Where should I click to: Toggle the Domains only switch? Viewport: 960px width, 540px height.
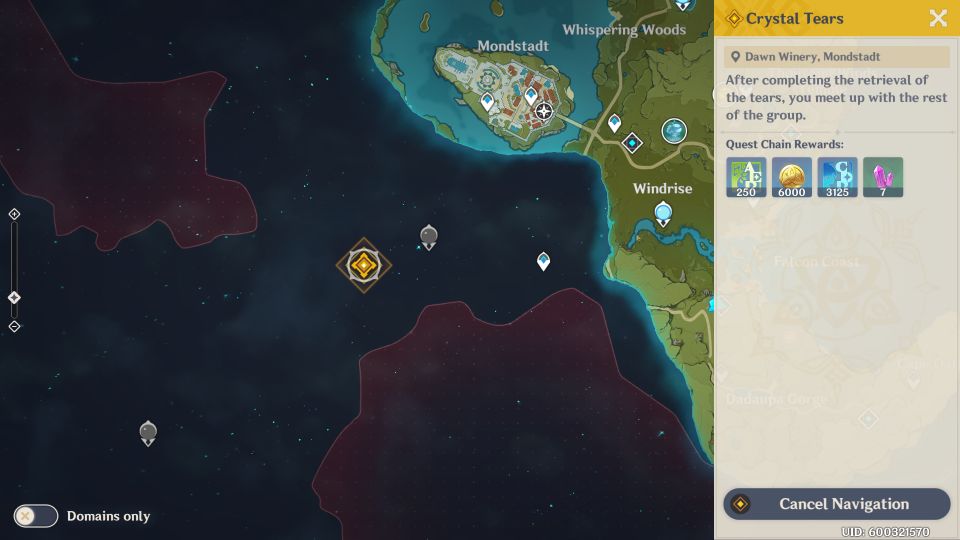(x=36, y=516)
